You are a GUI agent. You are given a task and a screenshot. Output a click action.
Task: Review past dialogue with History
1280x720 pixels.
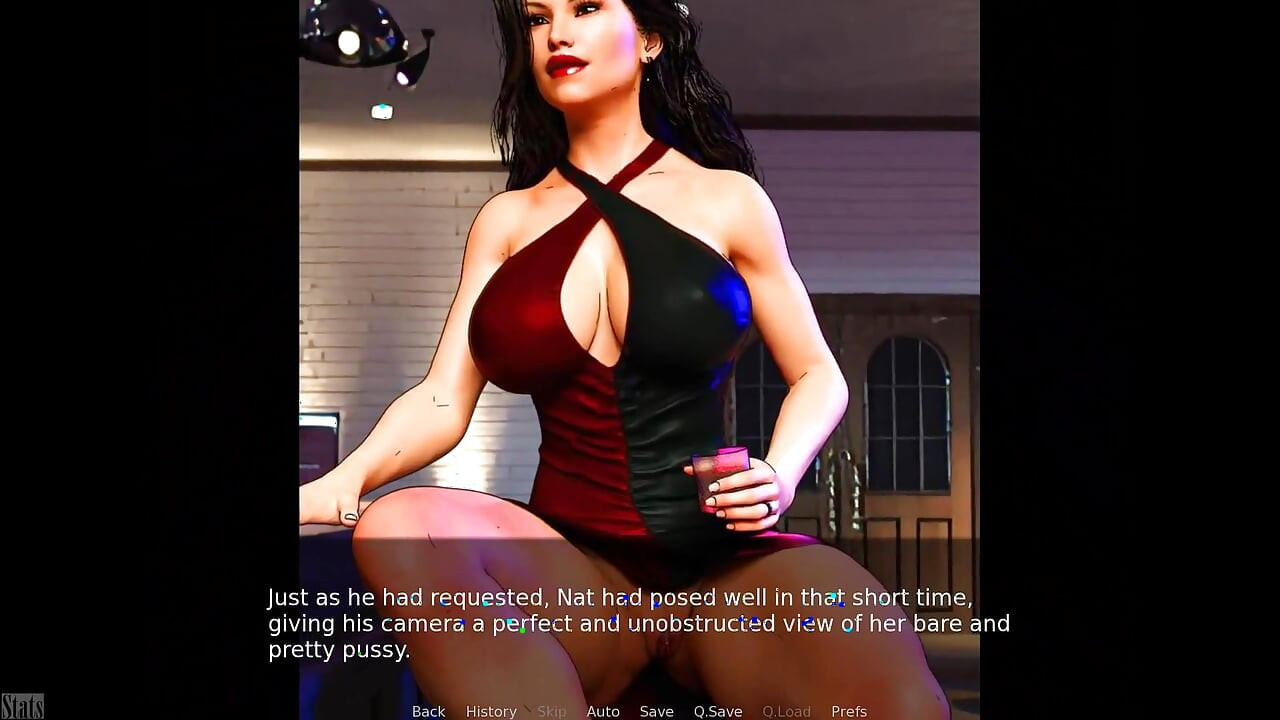tap(491, 711)
